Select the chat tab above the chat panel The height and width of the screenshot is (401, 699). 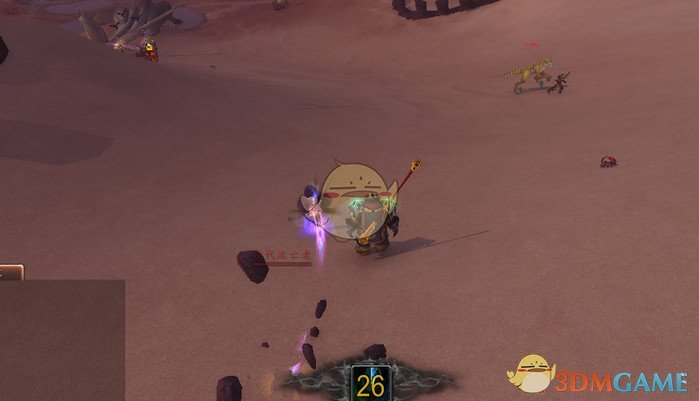(10, 271)
